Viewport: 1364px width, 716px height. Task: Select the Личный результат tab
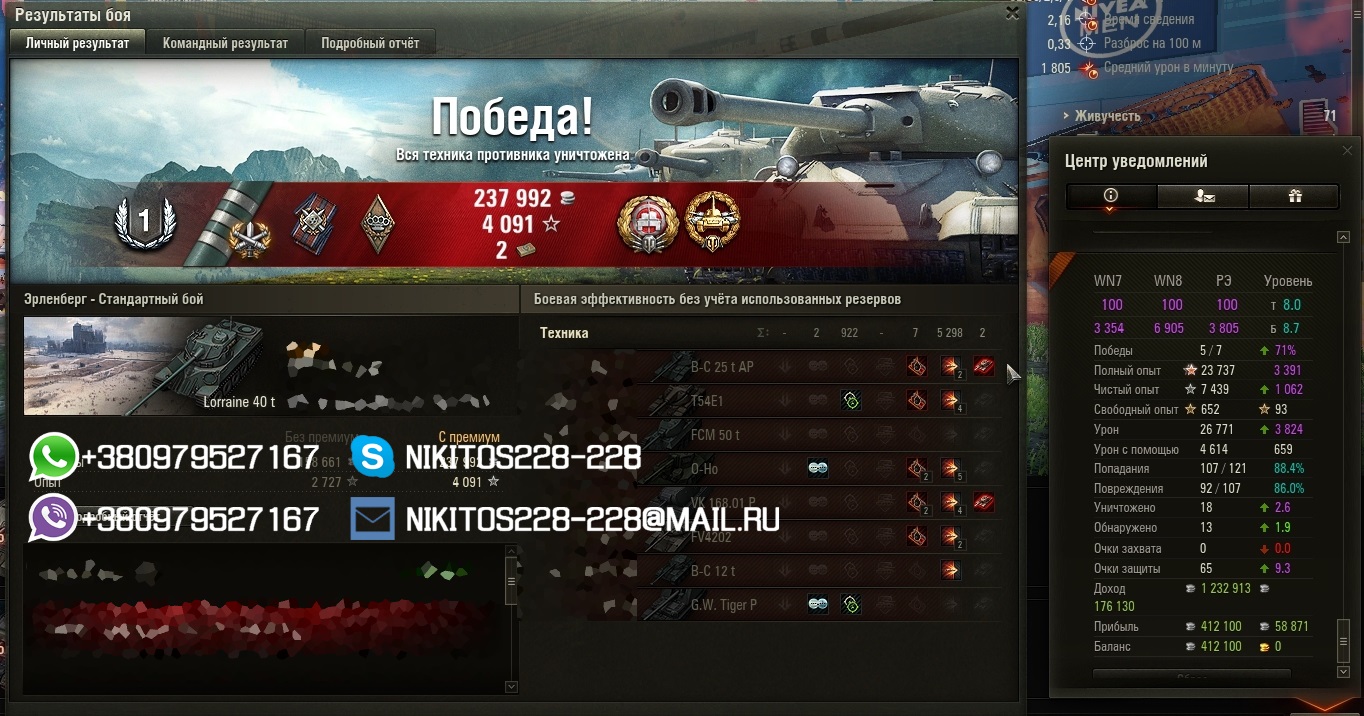point(77,43)
